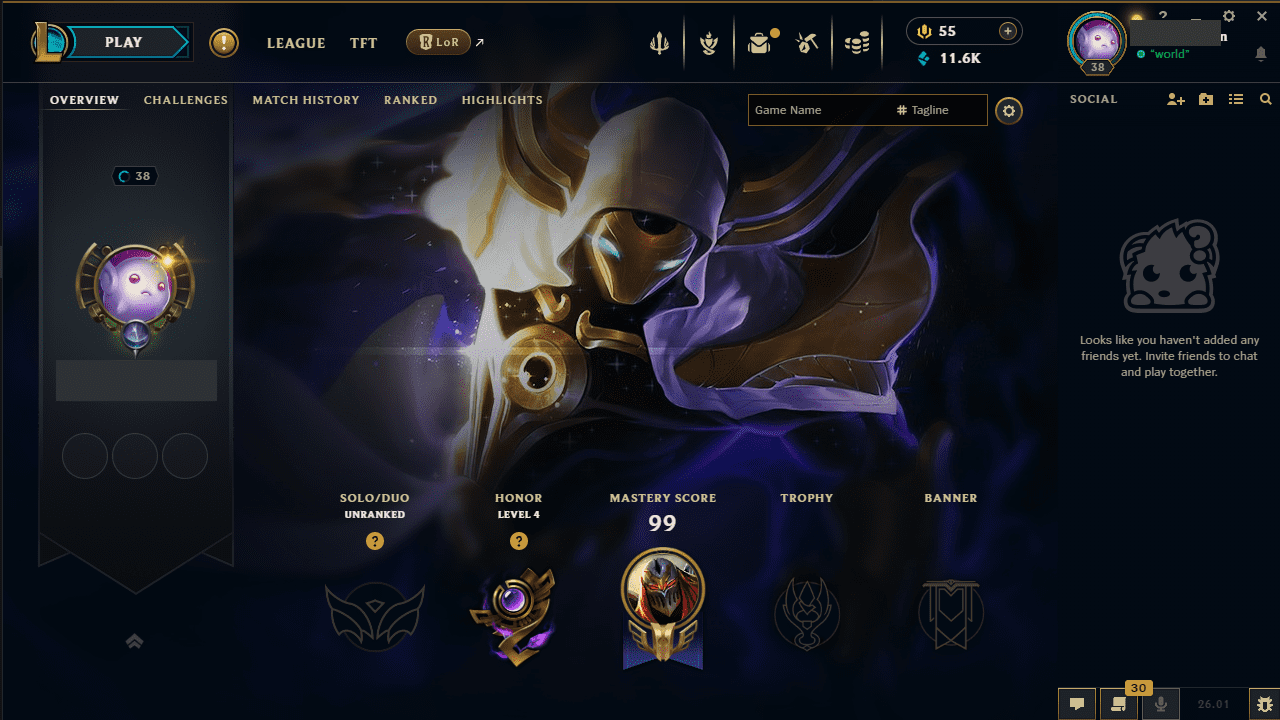Open the Store using the coins icon
Viewport: 1280px width, 720px height.
click(x=857, y=42)
